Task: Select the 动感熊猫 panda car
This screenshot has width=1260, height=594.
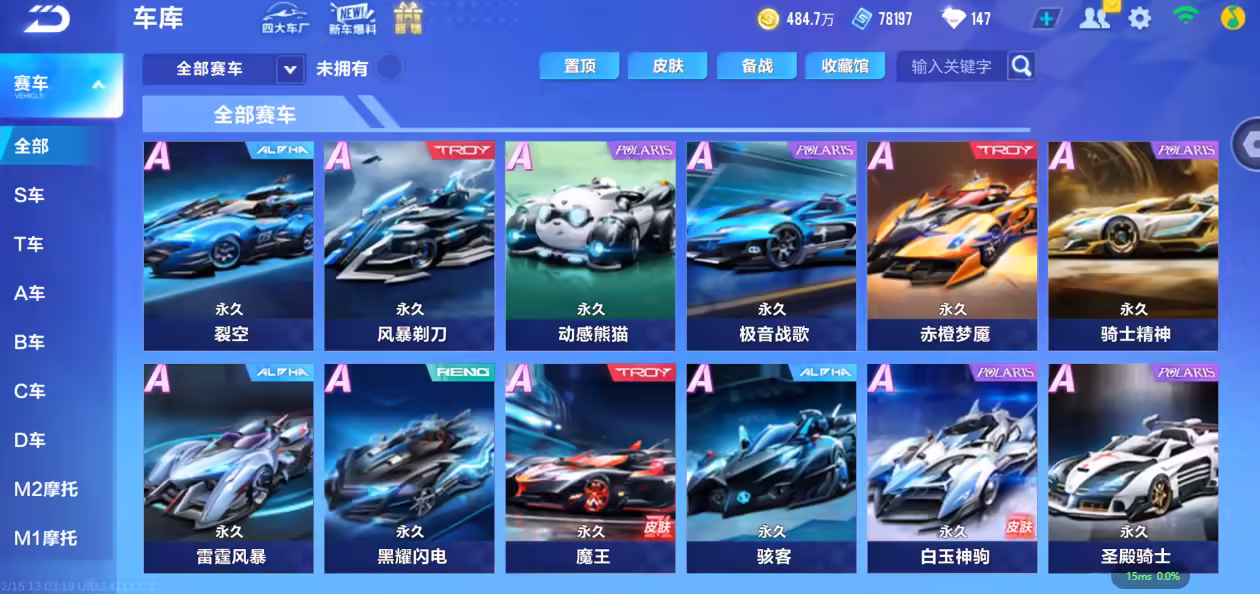Action: tap(590, 245)
